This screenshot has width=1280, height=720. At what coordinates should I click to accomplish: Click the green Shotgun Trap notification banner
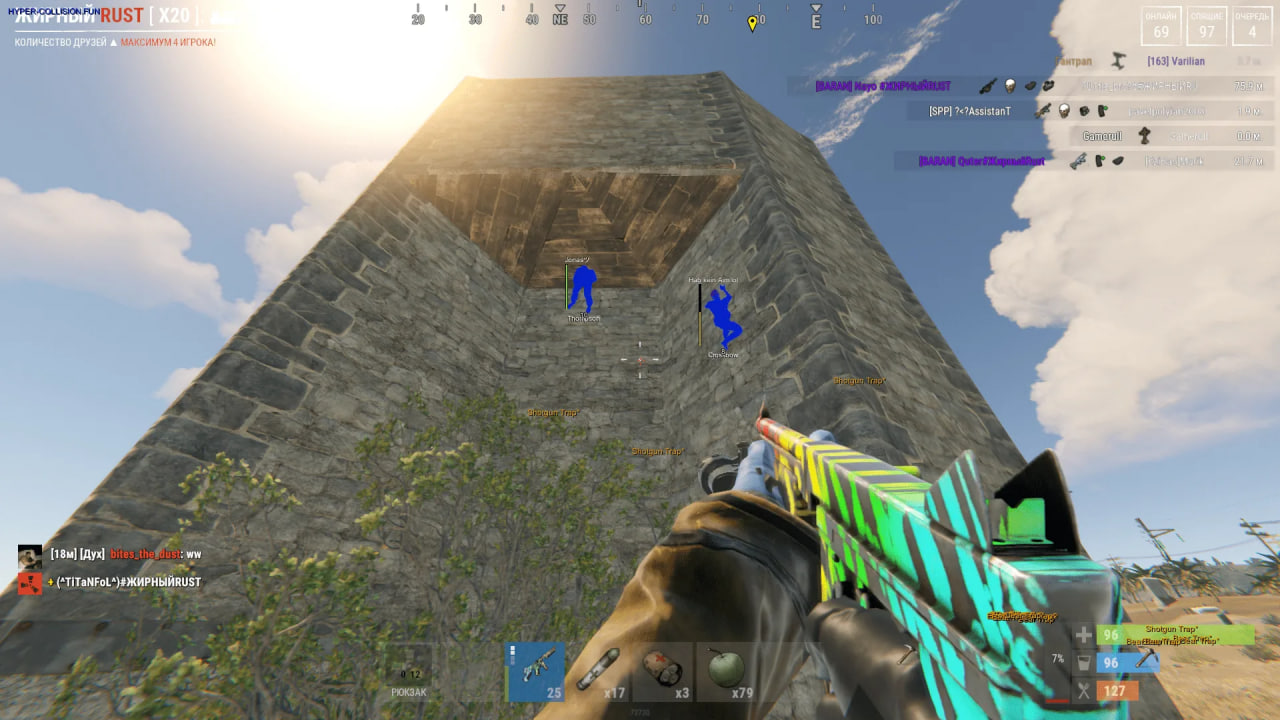[1175, 632]
